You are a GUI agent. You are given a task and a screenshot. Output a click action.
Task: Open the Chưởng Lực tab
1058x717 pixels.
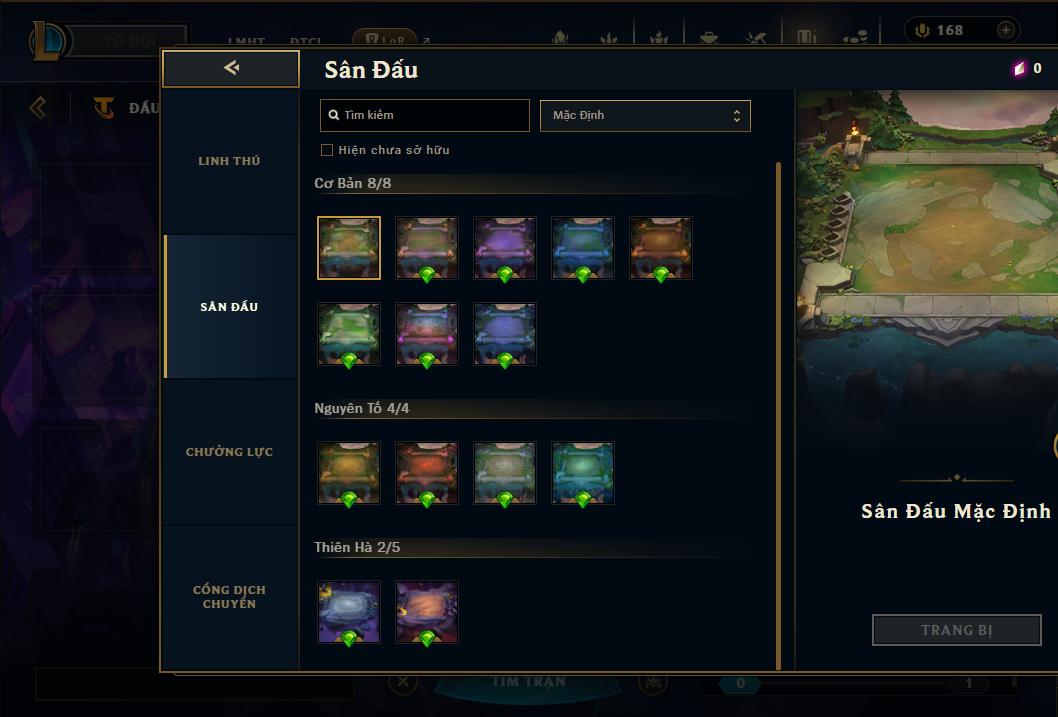pos(229,452)
